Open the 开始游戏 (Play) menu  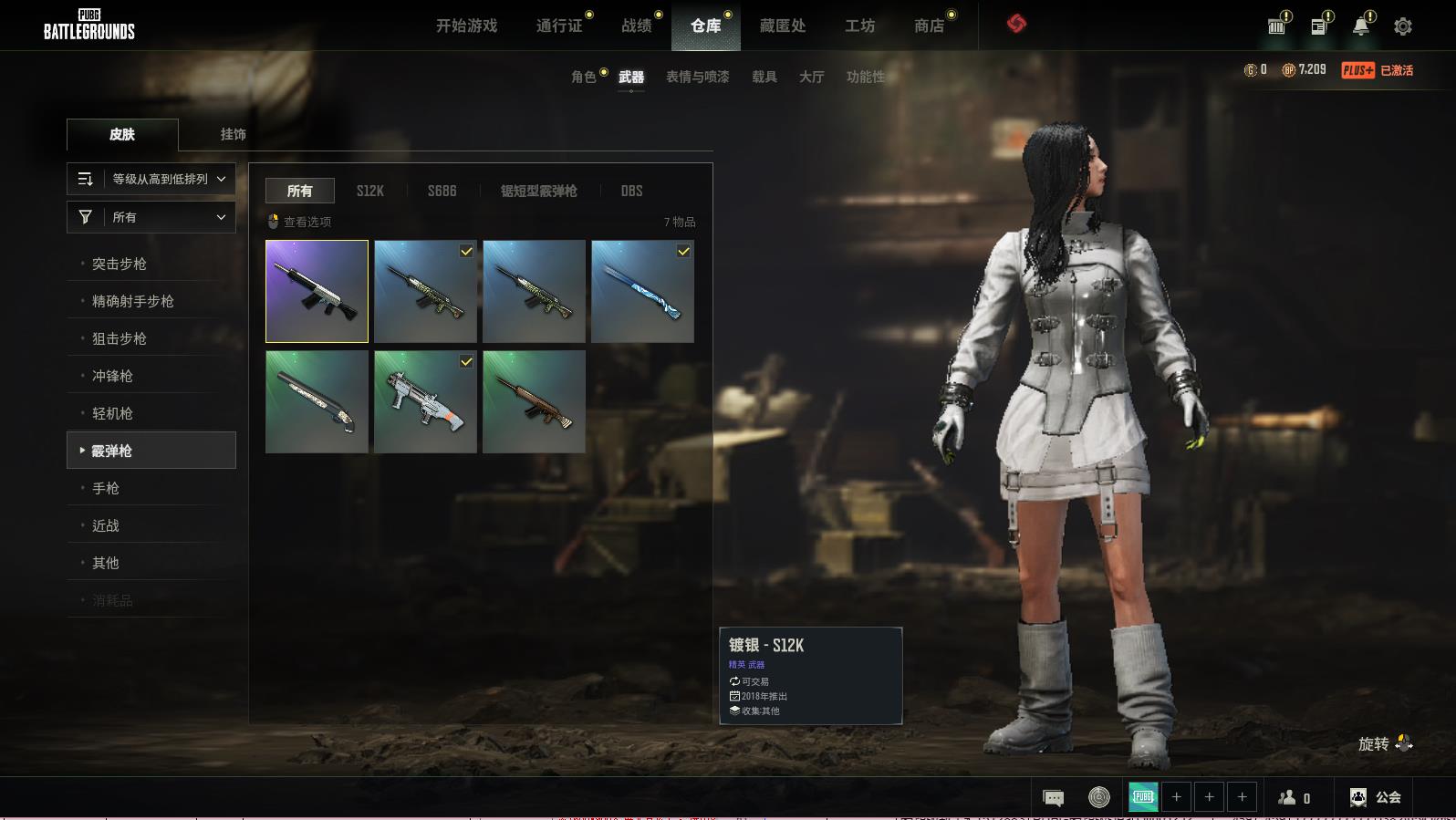point(466,26)
